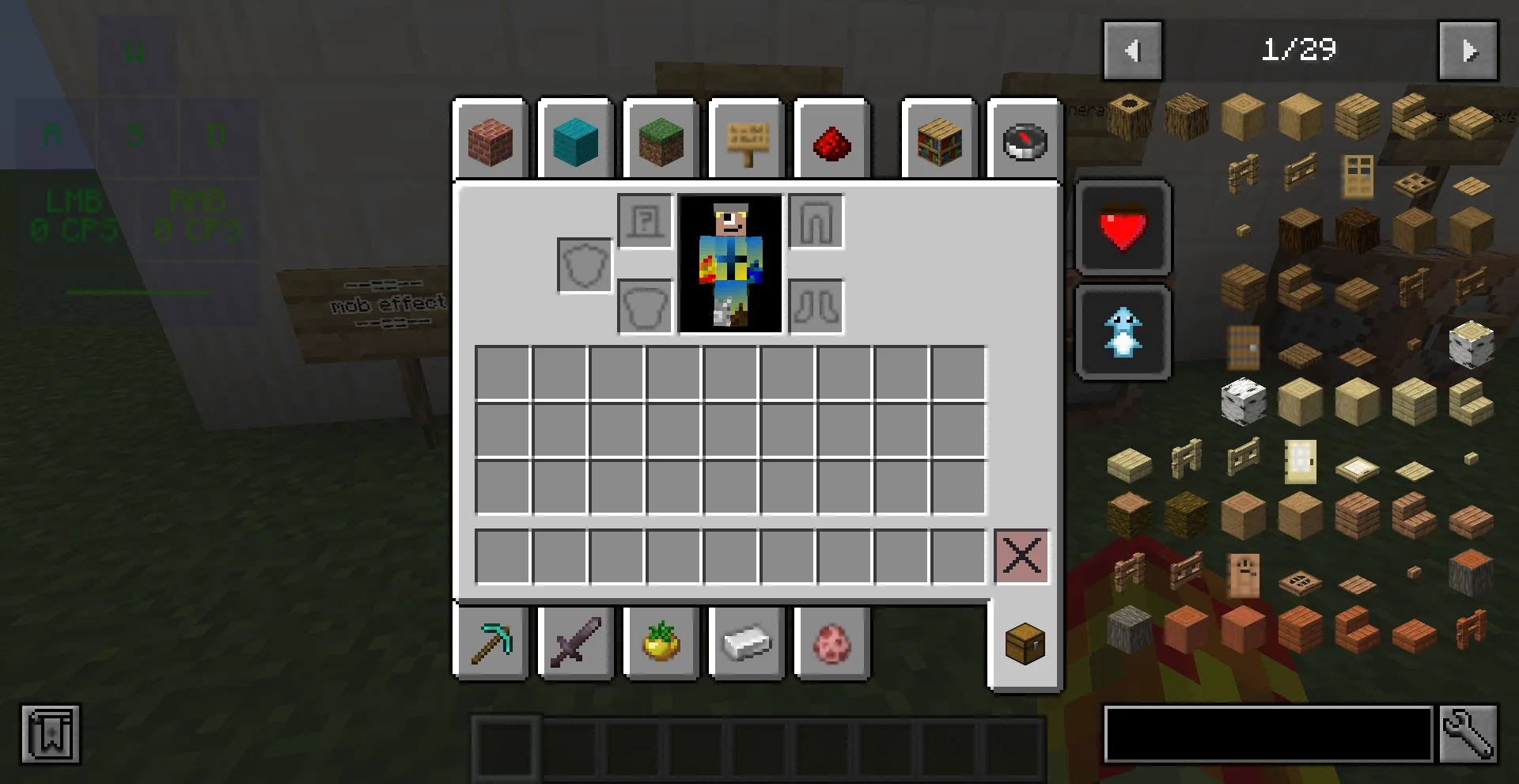Switch to the cyan wool Colored Blocks tab
Image resolution: width=1519 pixels, height=784 pixels.
575,141
